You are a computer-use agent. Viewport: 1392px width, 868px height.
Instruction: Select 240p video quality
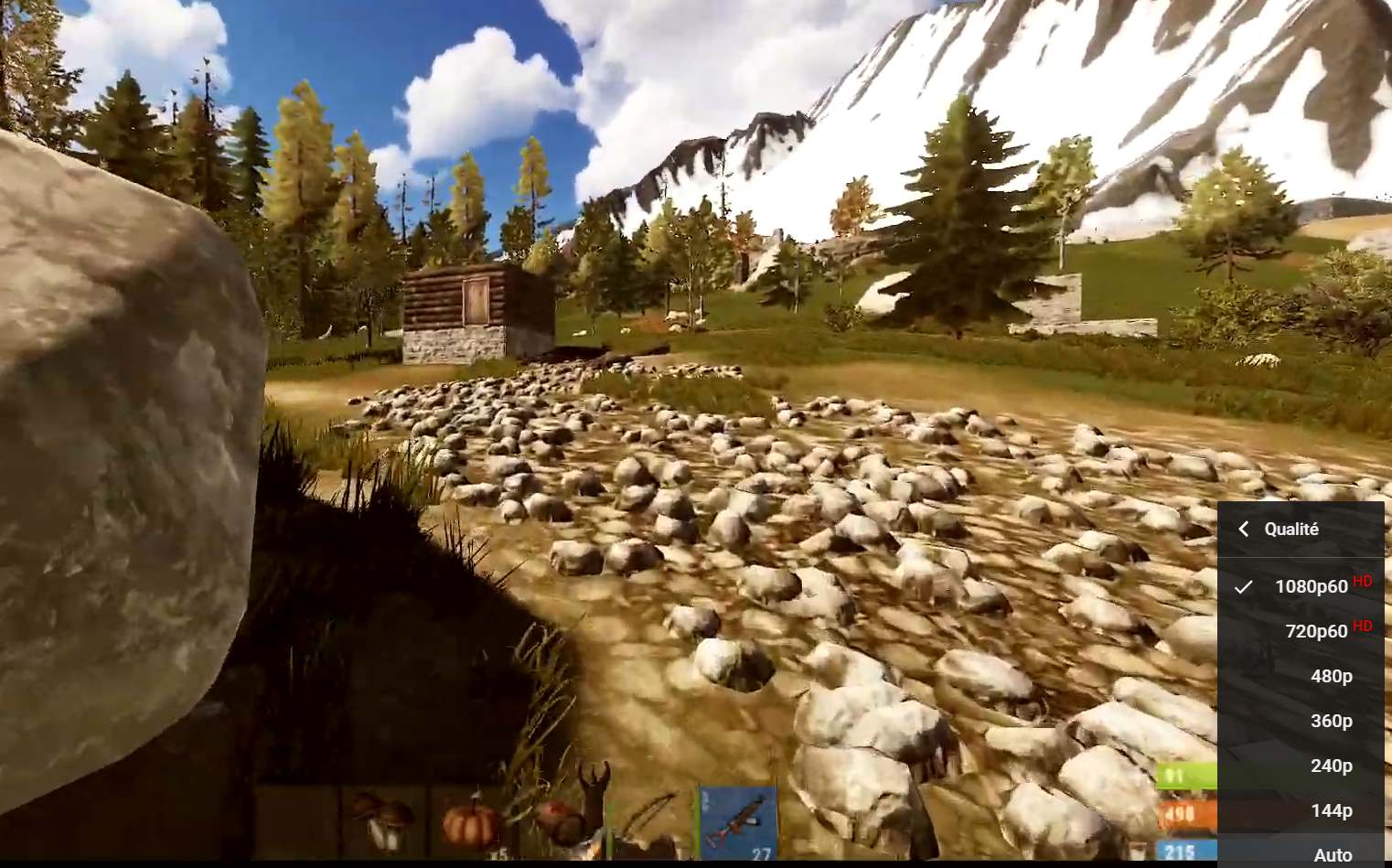[1331, 766]
